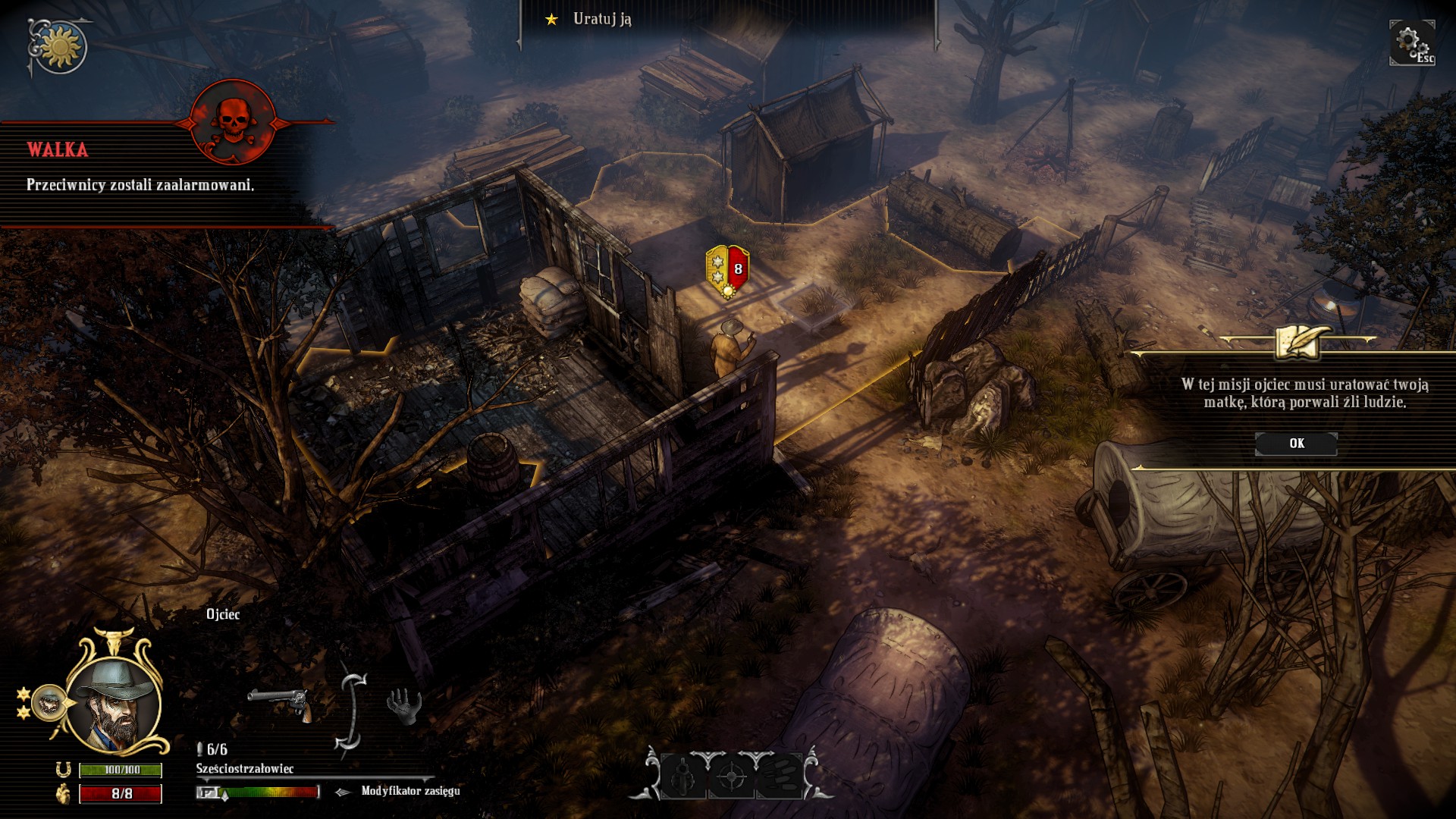Image resolution: width=1456 pixels, height=819 pixels.
Task: Confirm the mission briefing with OK
Action: [x=1296, y=444]
